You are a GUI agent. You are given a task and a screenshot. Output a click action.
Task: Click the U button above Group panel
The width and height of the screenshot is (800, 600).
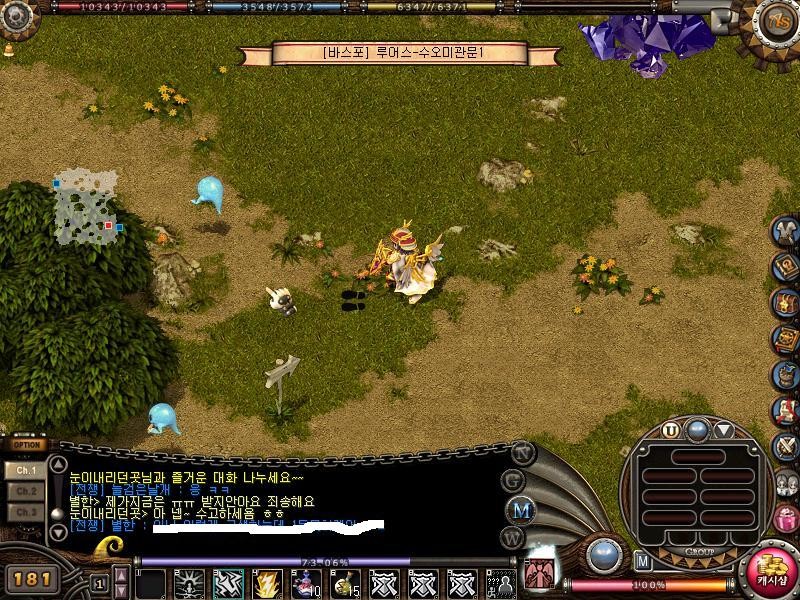pyautogui.click(x=670, y=431)
